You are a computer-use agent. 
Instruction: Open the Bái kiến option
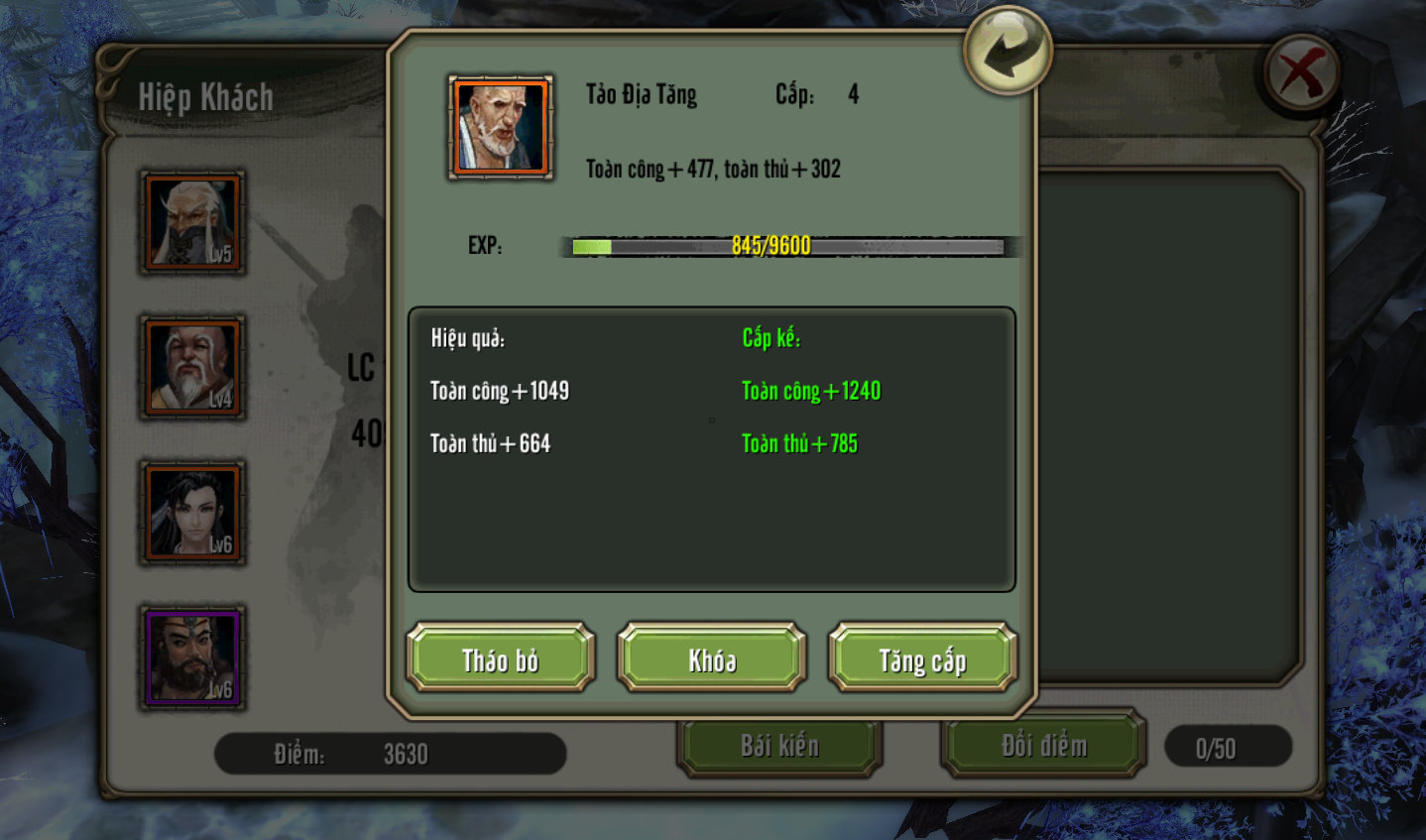click(x=779, y=746)
